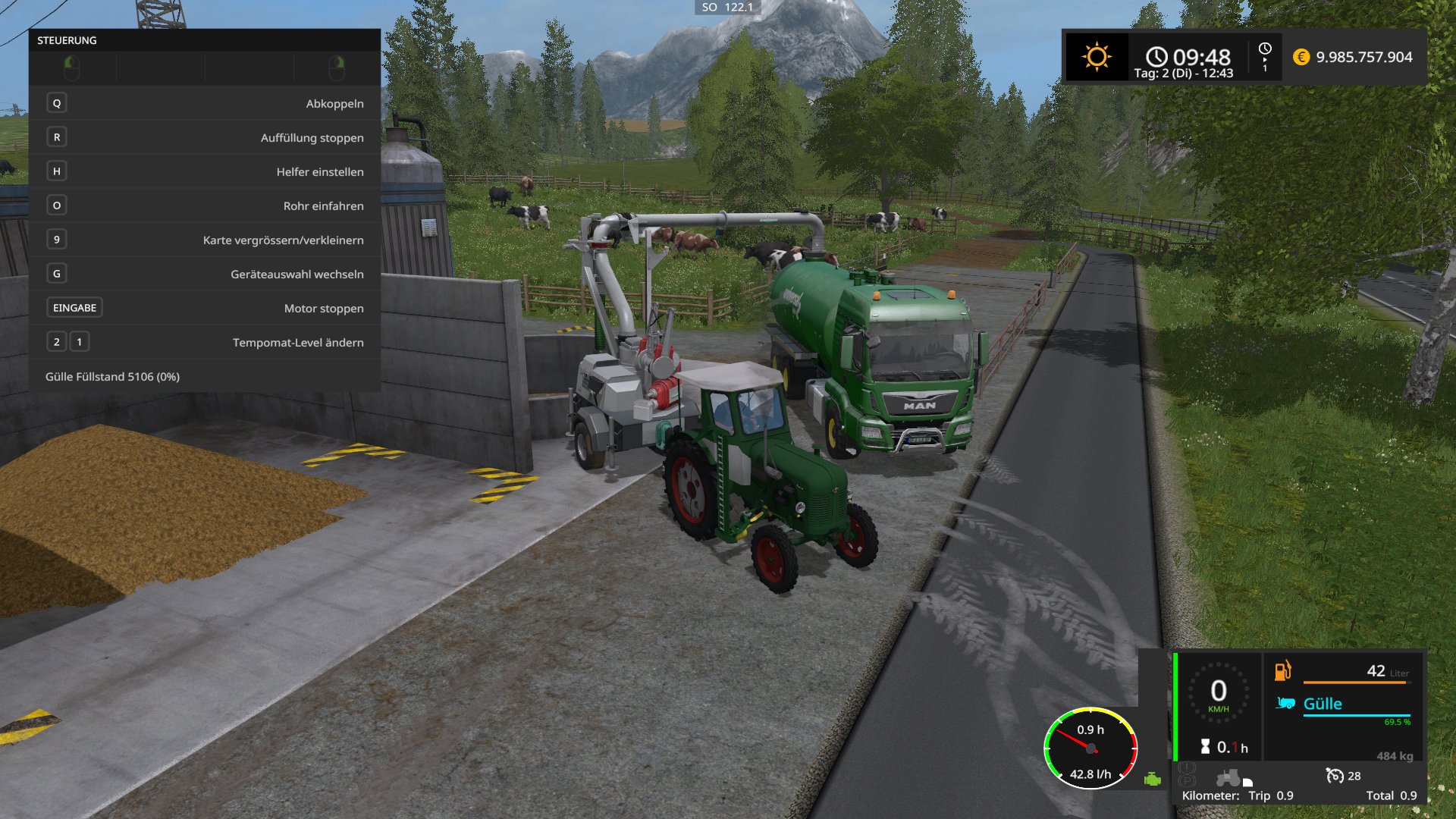This screenshot has height=819, width=1456.
Task: Click the euro coin money icon
Action: click(1301, 57)
